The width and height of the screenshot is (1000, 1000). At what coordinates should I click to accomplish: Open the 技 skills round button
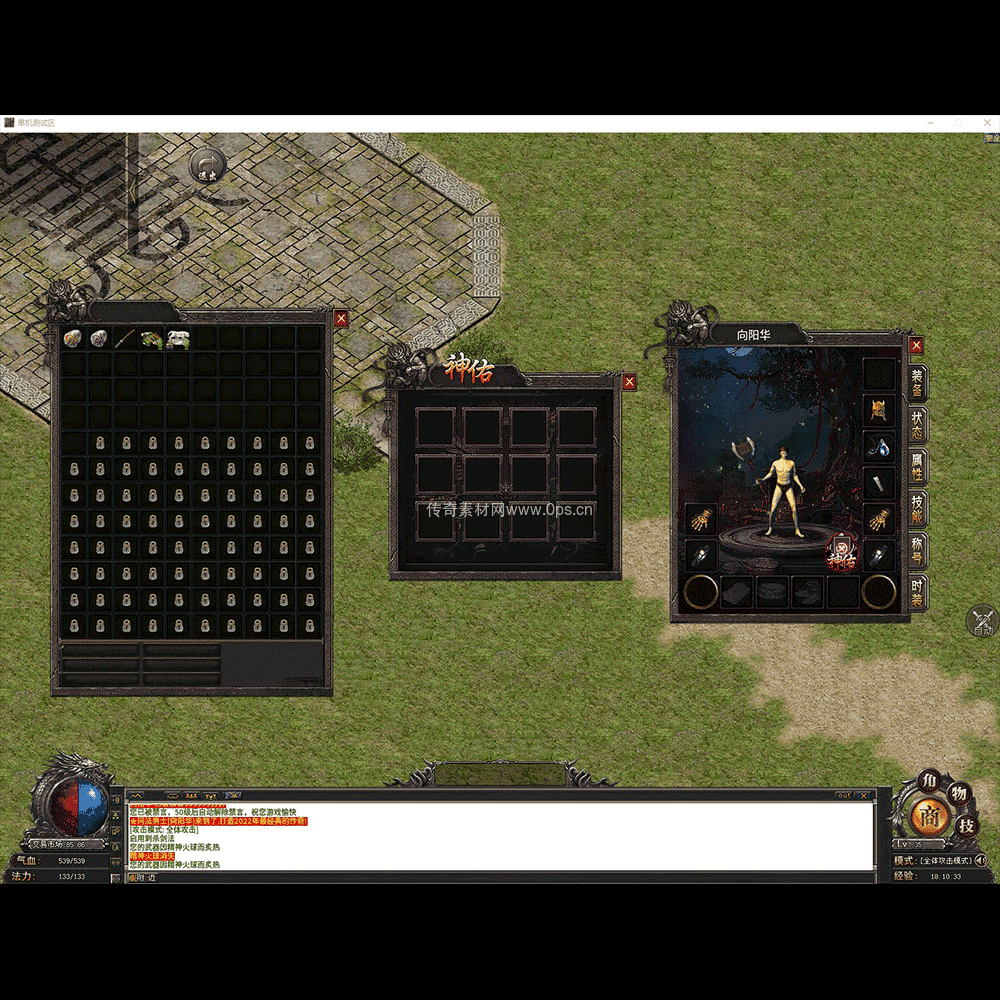pos(966,826)
